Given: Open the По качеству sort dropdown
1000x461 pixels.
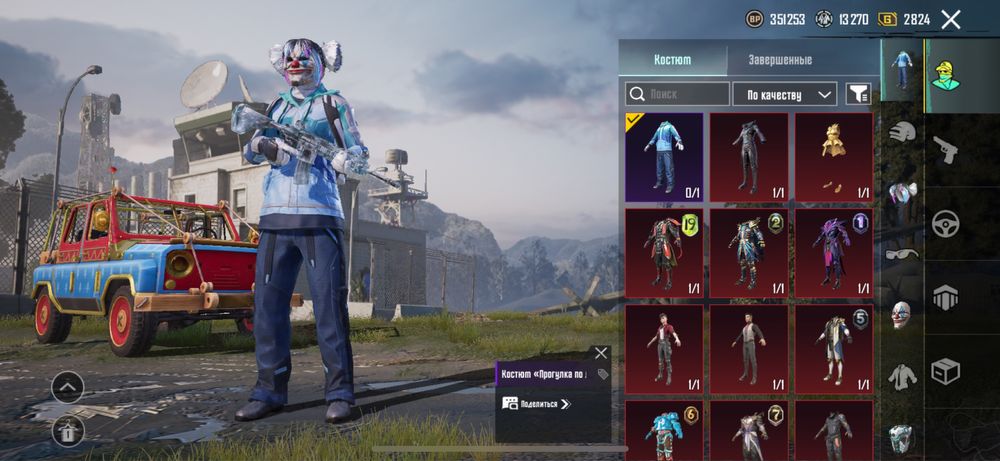Looking at the screenshot, I should coord(785,94).
